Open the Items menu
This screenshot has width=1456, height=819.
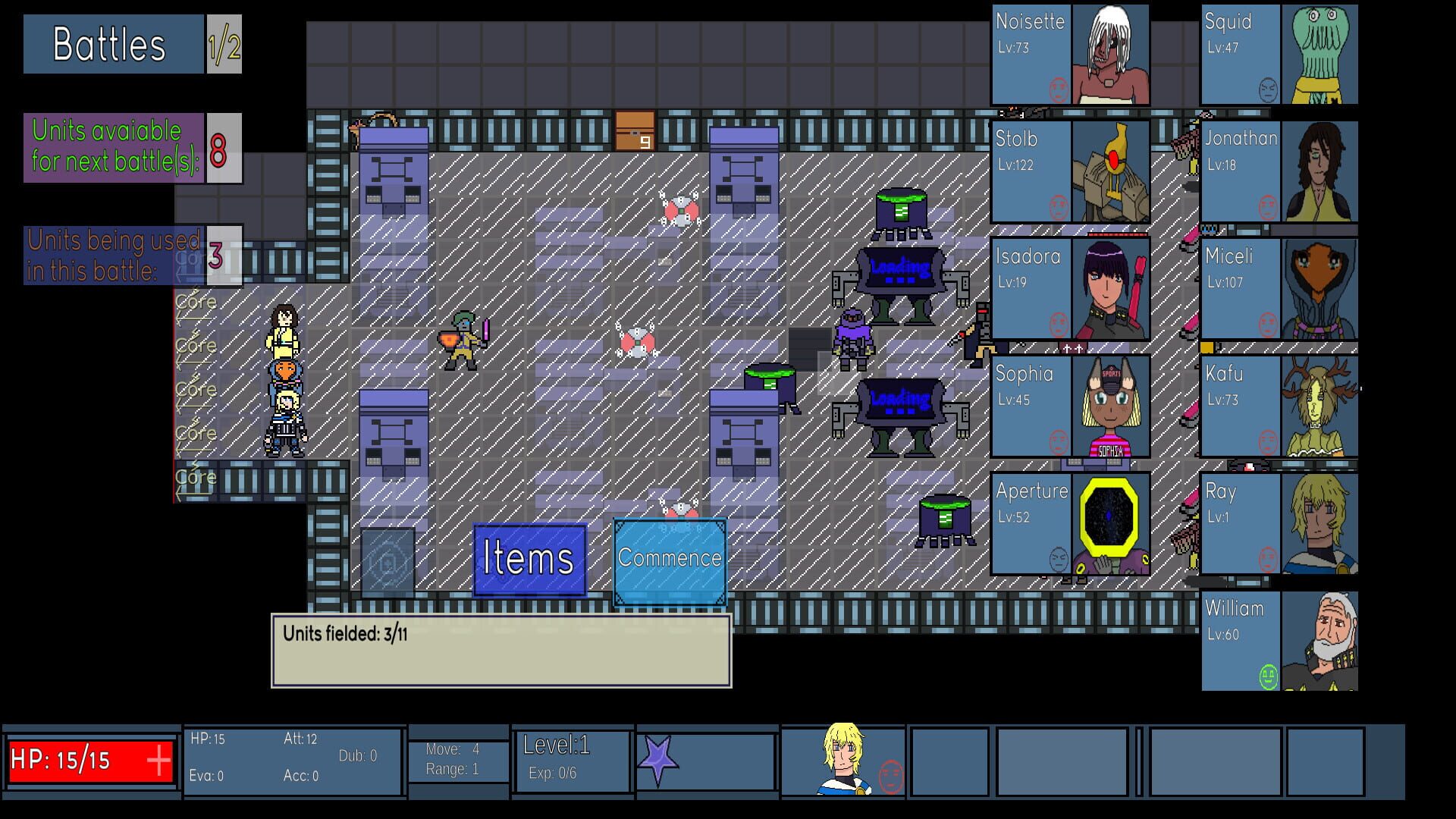529,559
